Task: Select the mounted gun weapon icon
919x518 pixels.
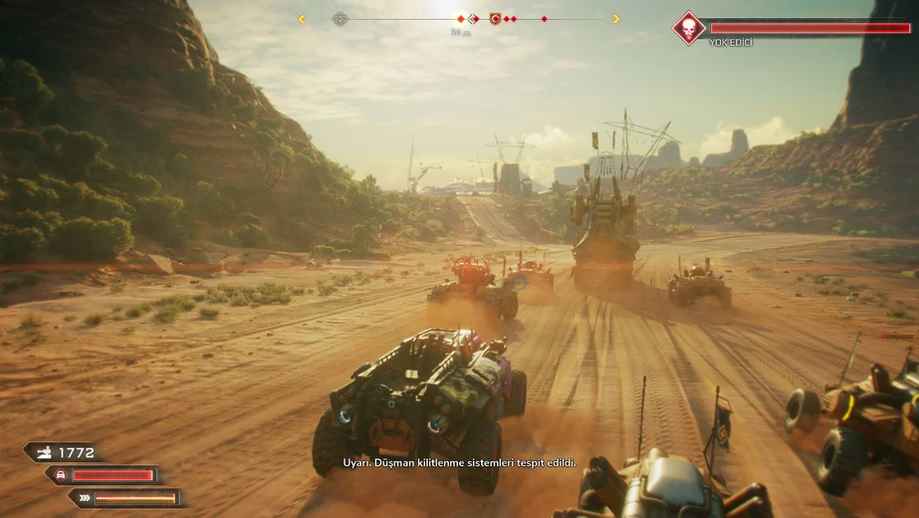Action: coord(45,453)
